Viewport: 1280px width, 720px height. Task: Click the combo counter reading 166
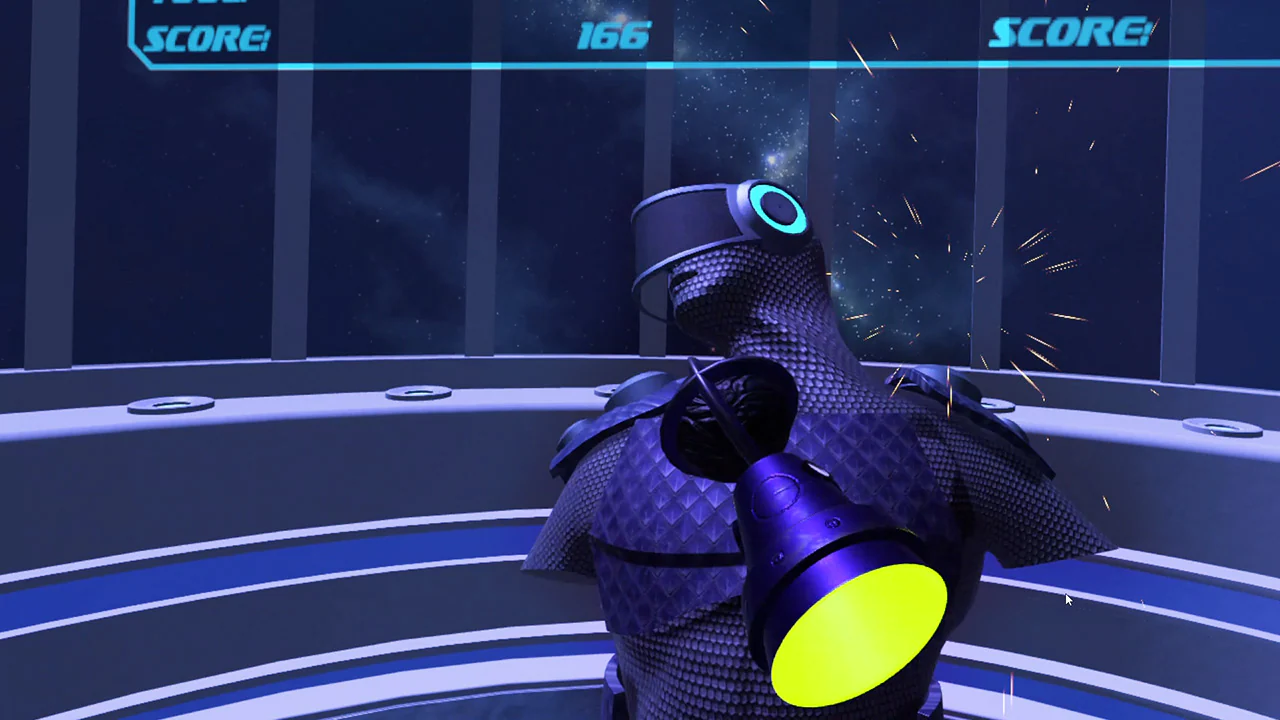tap(613, 36)
